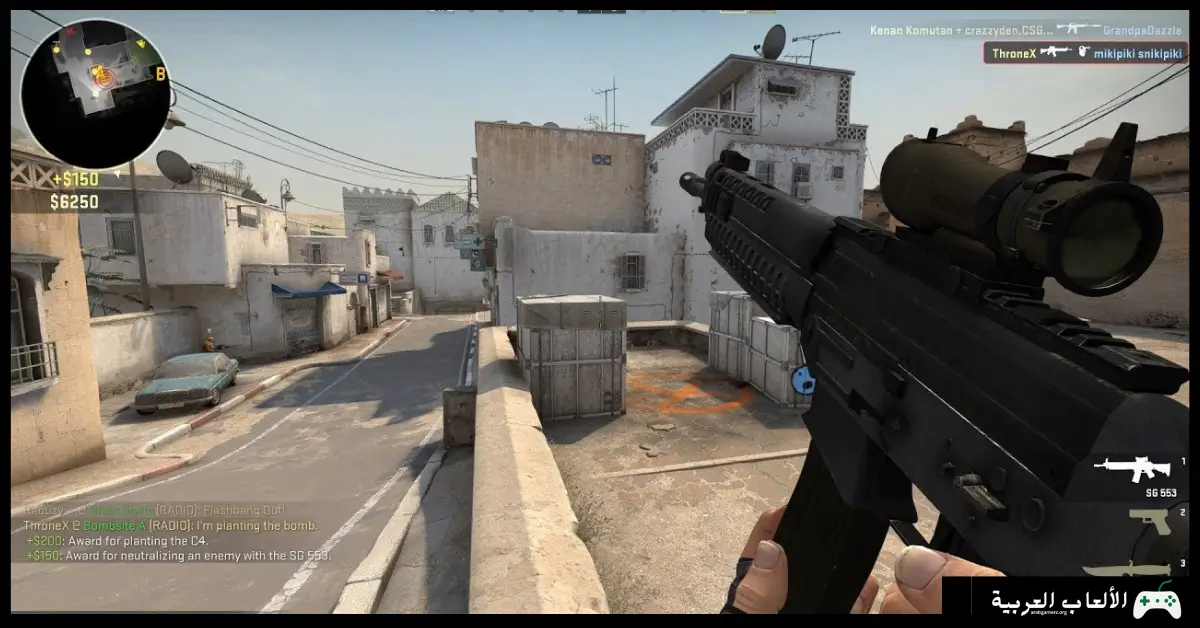
Task: Select the GrandpaDazzle kill feed row
Action: tap(1025, 30)
